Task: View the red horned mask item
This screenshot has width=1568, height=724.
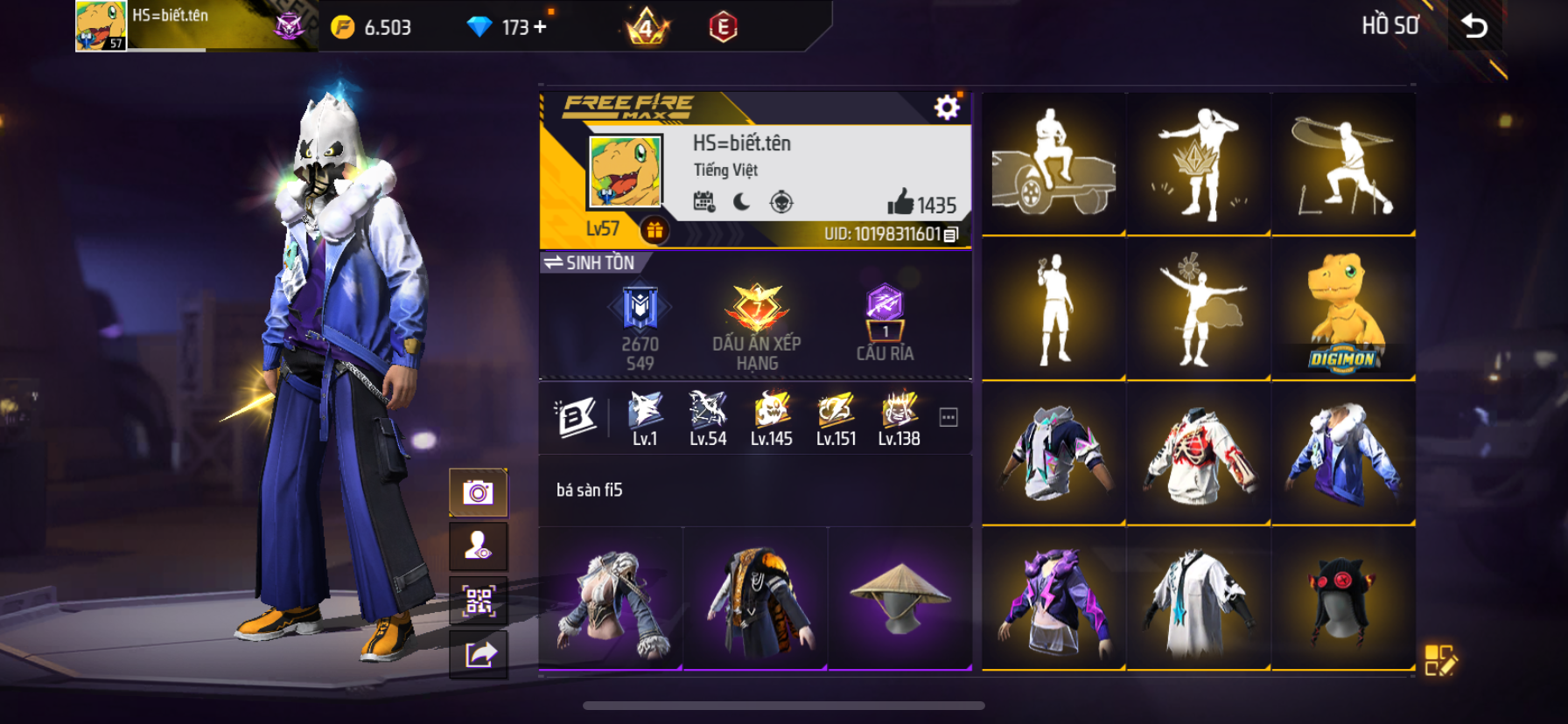Action: 1343,600
